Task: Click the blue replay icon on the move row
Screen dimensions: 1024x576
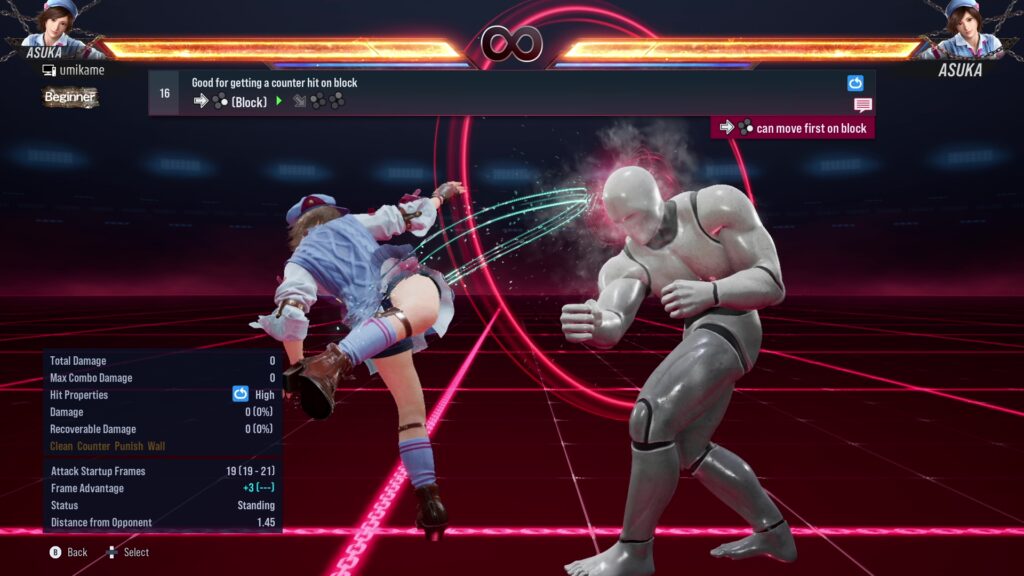Action: pos(855,83)
